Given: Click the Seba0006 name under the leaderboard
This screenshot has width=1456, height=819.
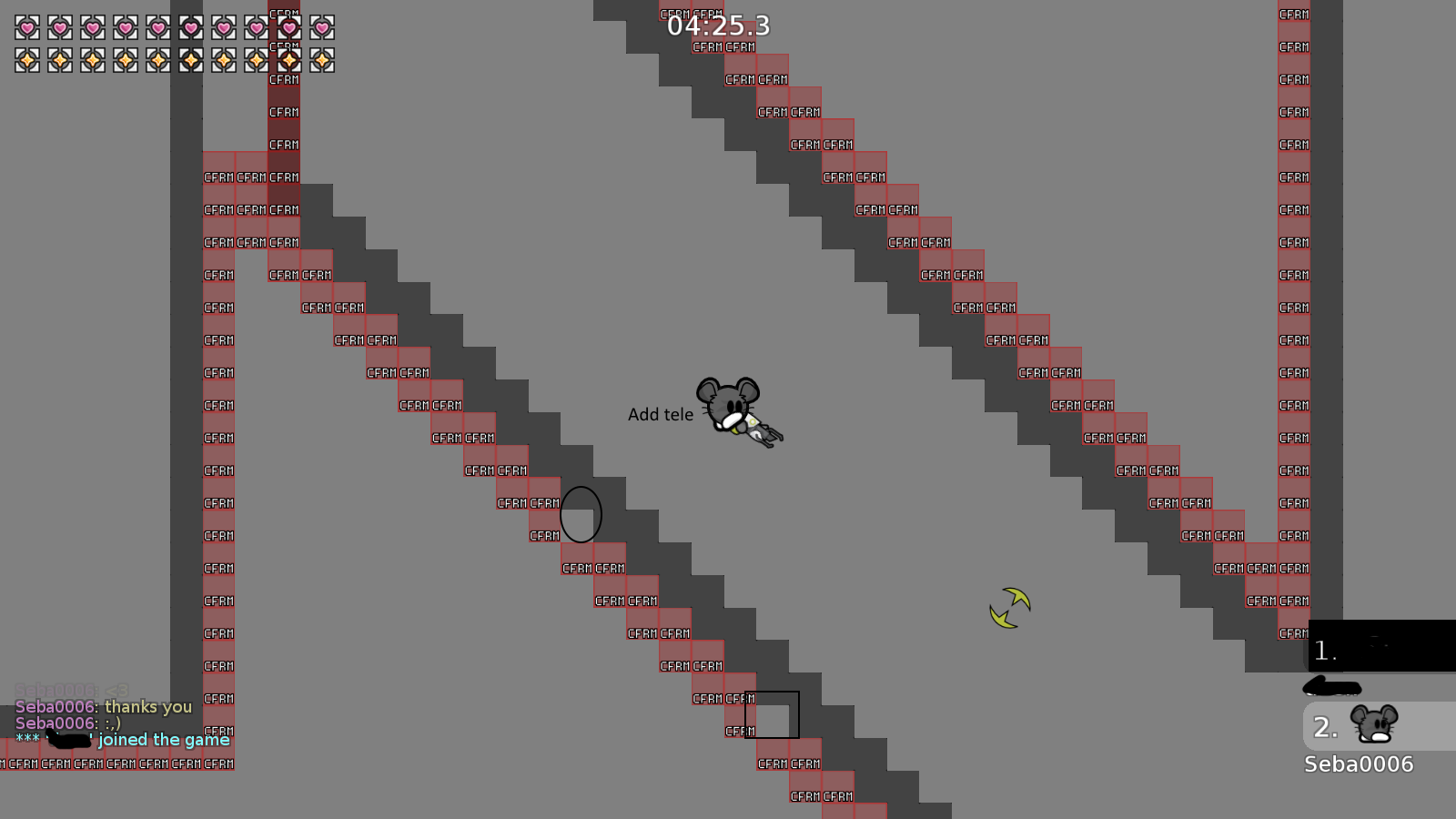Looking at the screenshot, I should point(1358,763).
